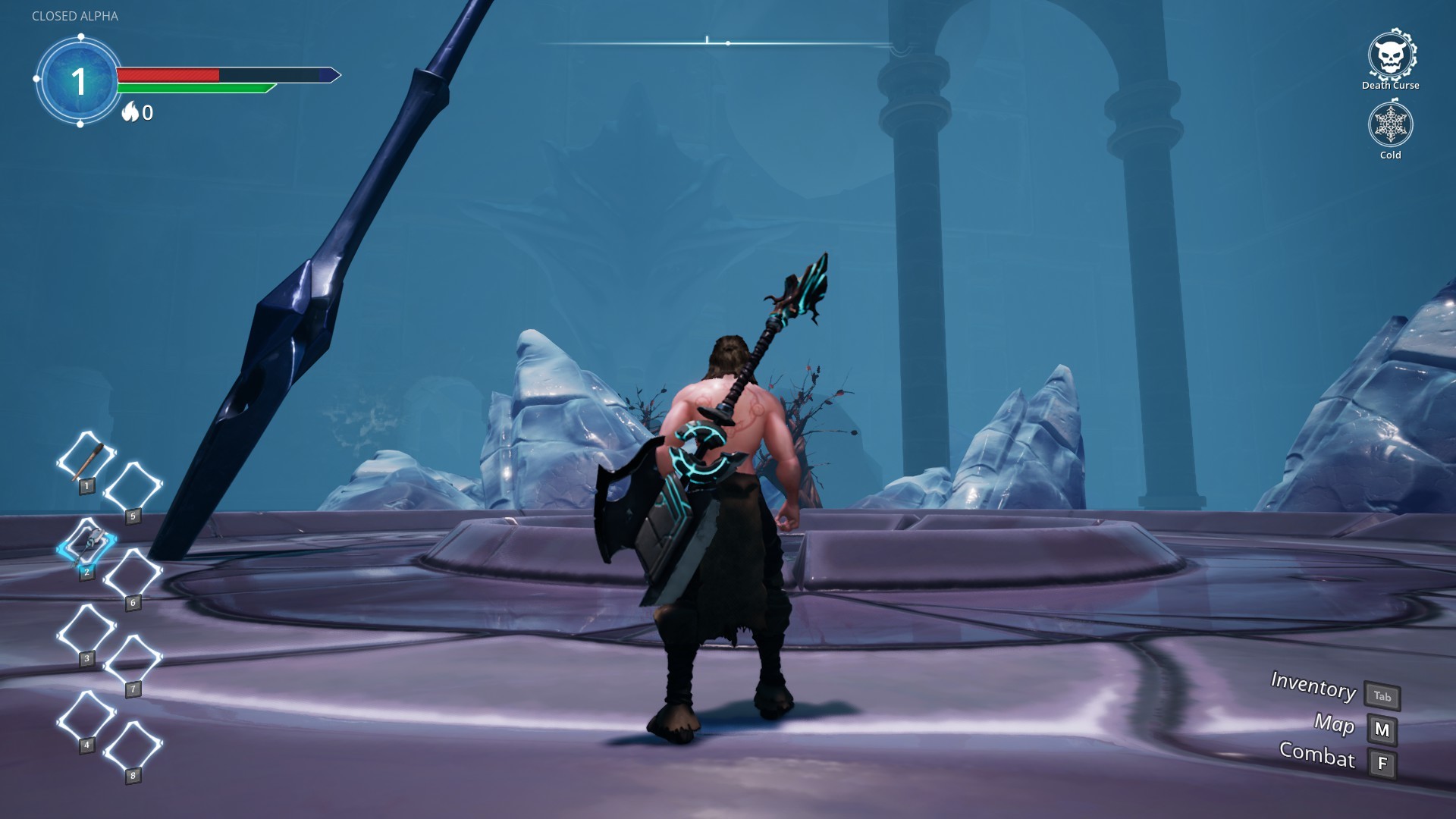Click the red health bar
The height and width of the screenshot is (819, 1456).
pos(167,74)
